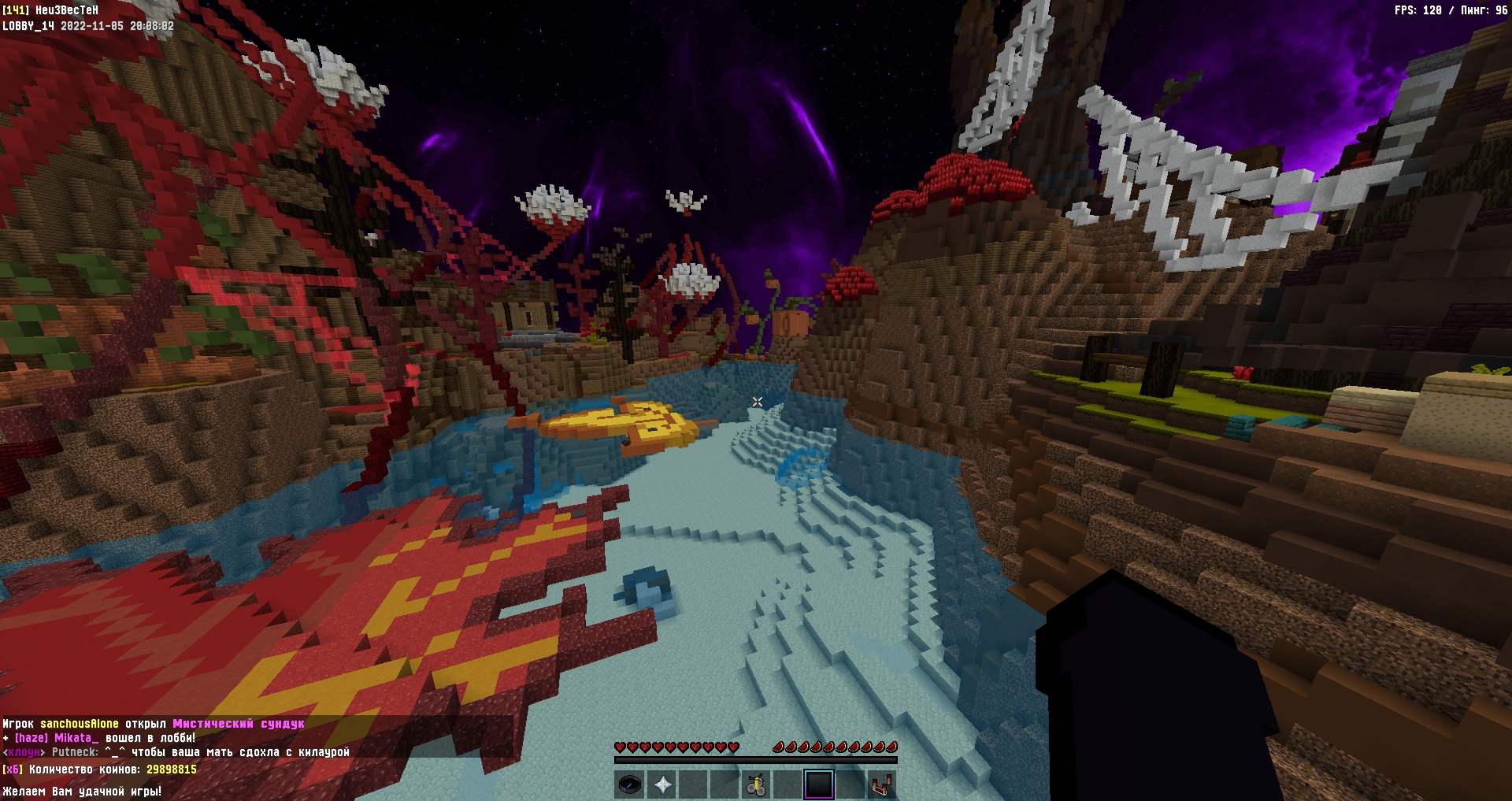Select the redstone comparator hotbar slot
1512x801 pixels.
tap(882, 784)
